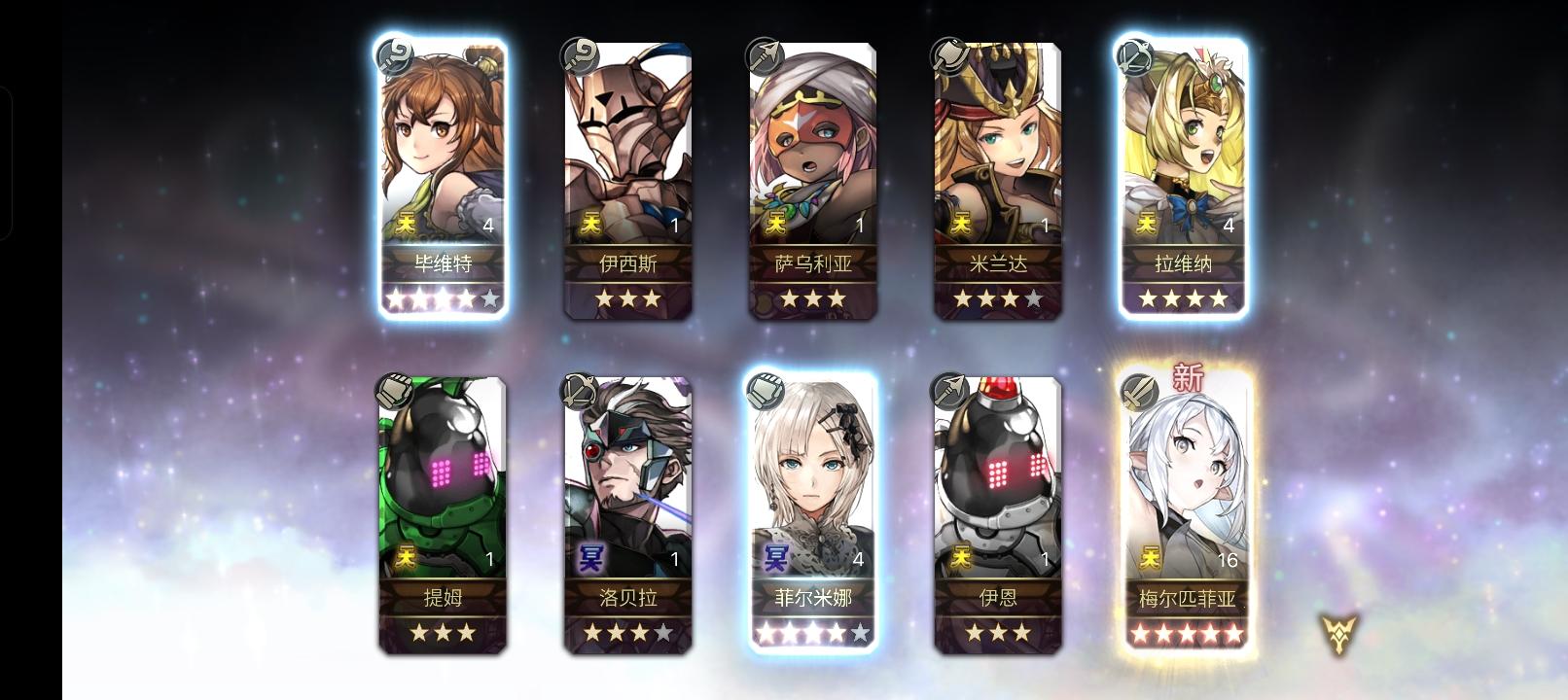Click the star rating under 米兰达
This screenshot has width=1568, height=700.
997,298
